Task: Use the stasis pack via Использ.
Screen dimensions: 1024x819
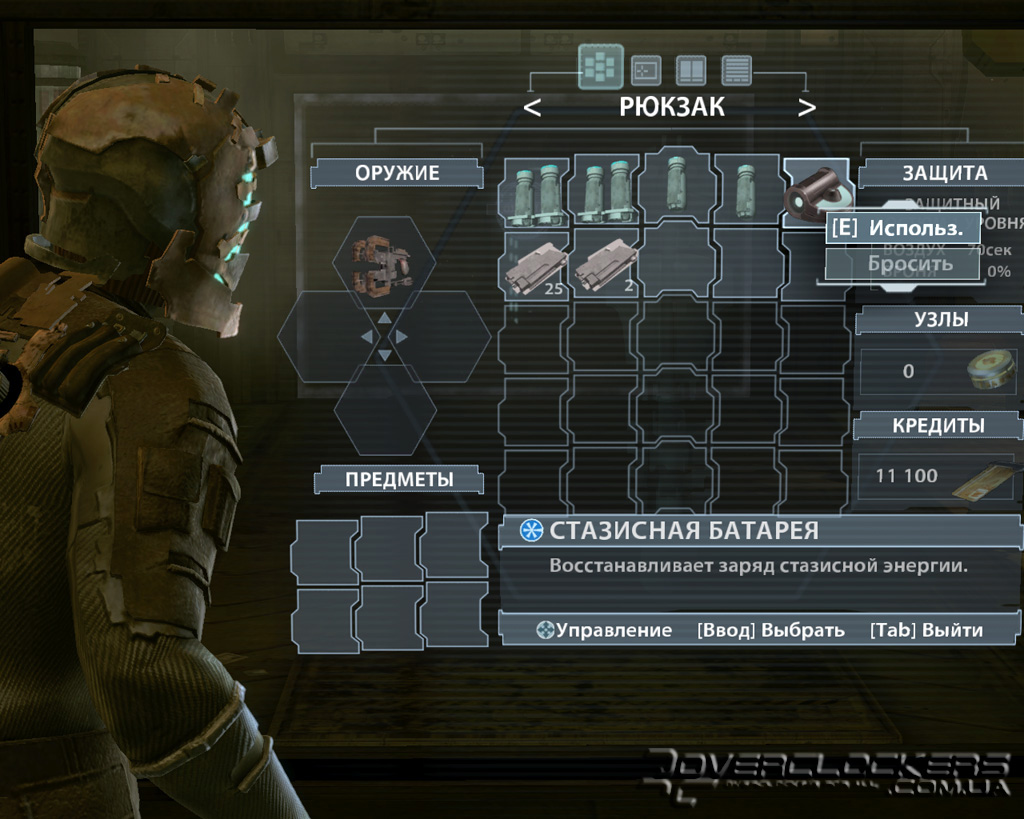Action: pos(903,228)
